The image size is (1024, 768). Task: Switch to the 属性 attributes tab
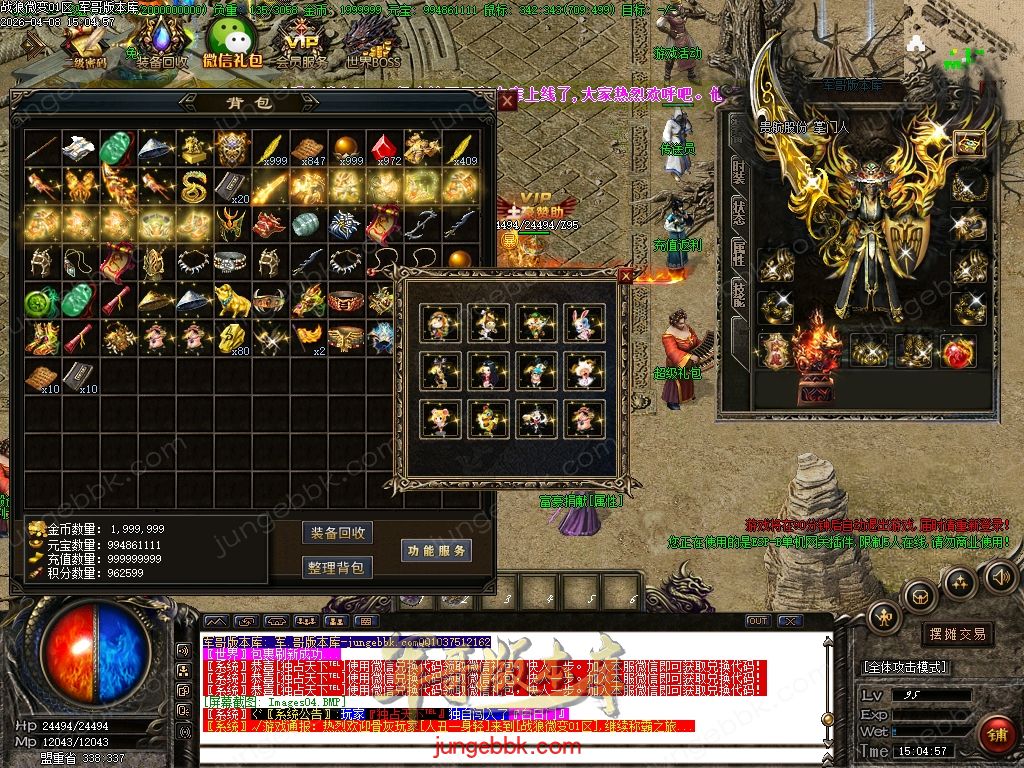[x=739, y=254]
